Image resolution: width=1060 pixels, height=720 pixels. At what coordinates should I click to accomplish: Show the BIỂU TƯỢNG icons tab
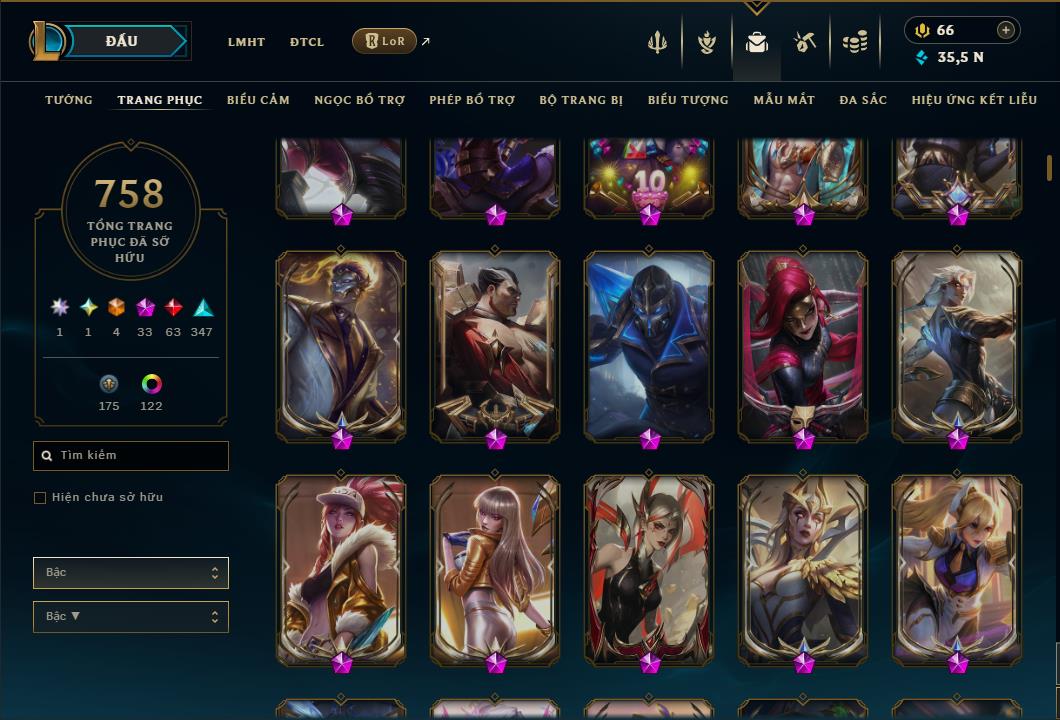click(x=688, y=100)
